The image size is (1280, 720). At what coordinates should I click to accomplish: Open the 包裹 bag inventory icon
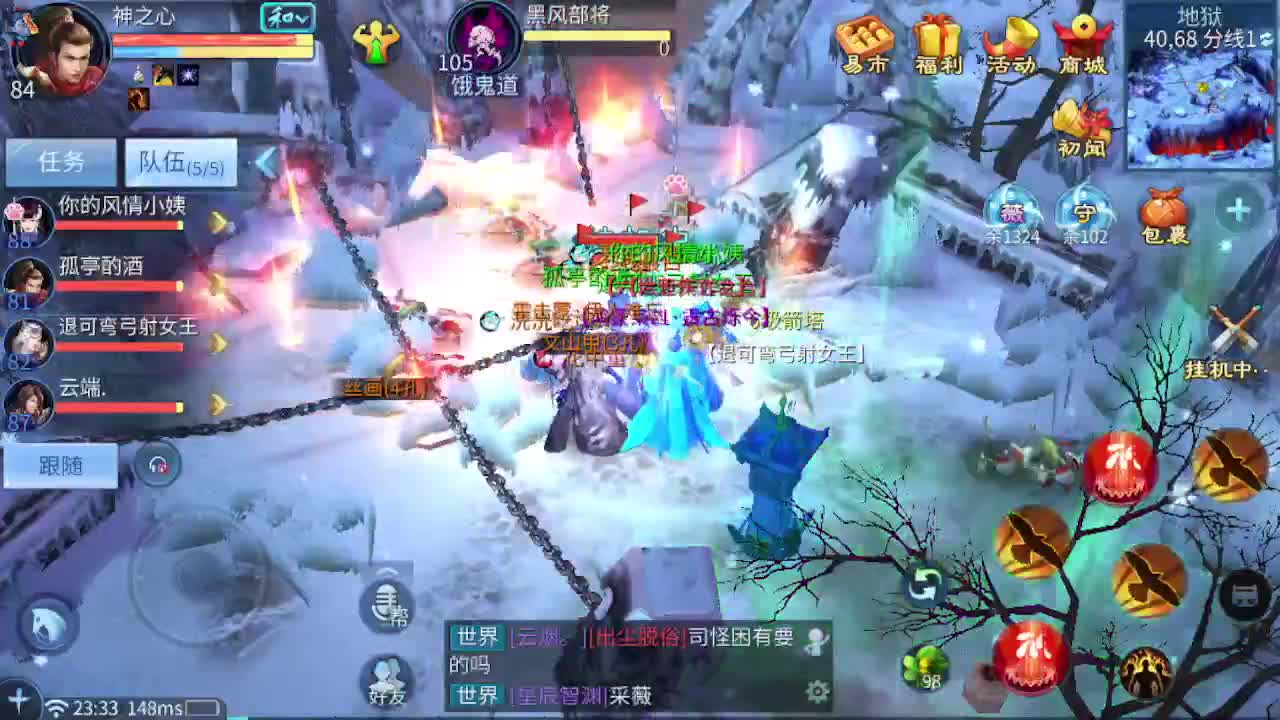[1163, 211]
